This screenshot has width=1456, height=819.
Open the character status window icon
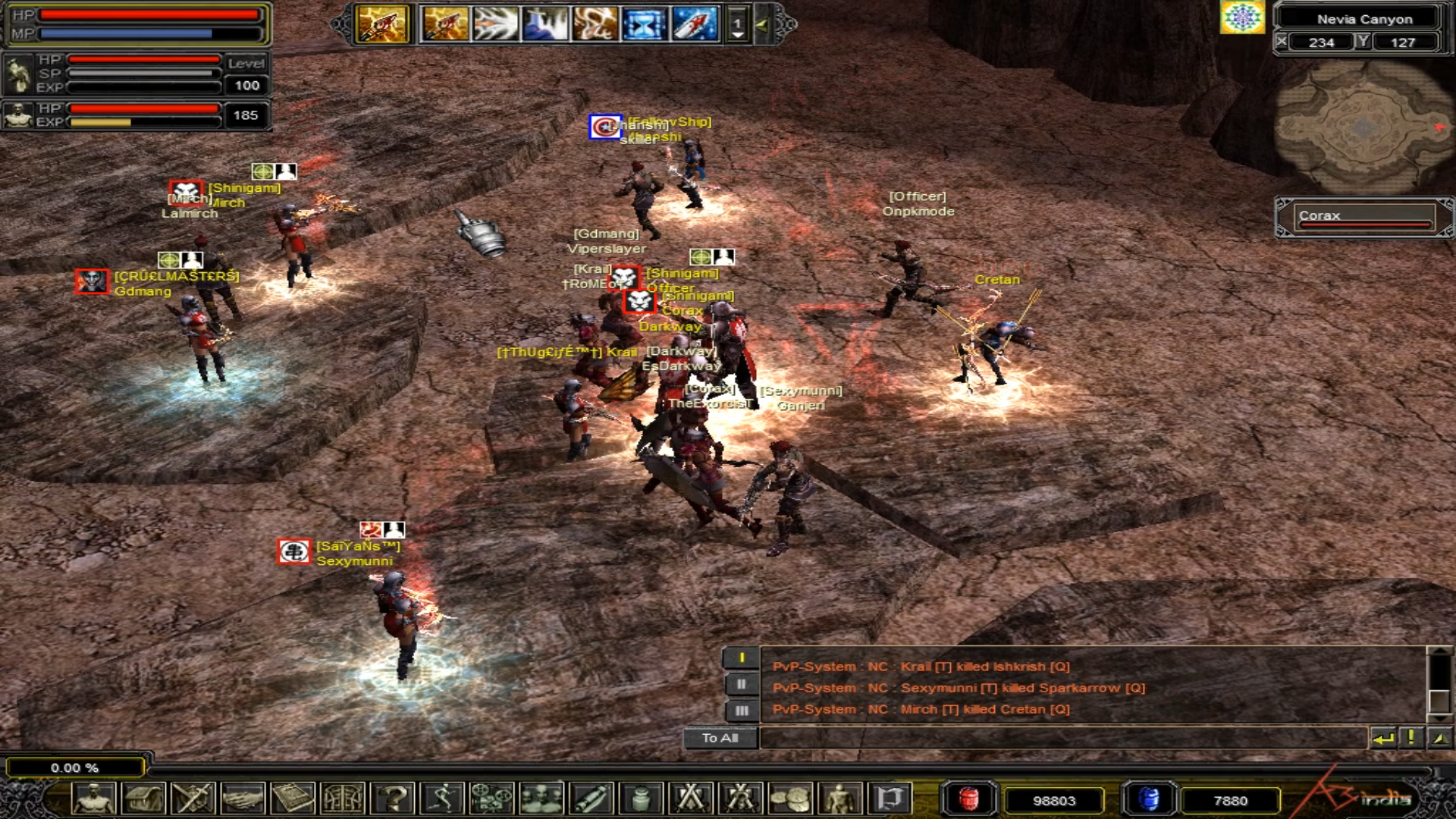point(94,799)
